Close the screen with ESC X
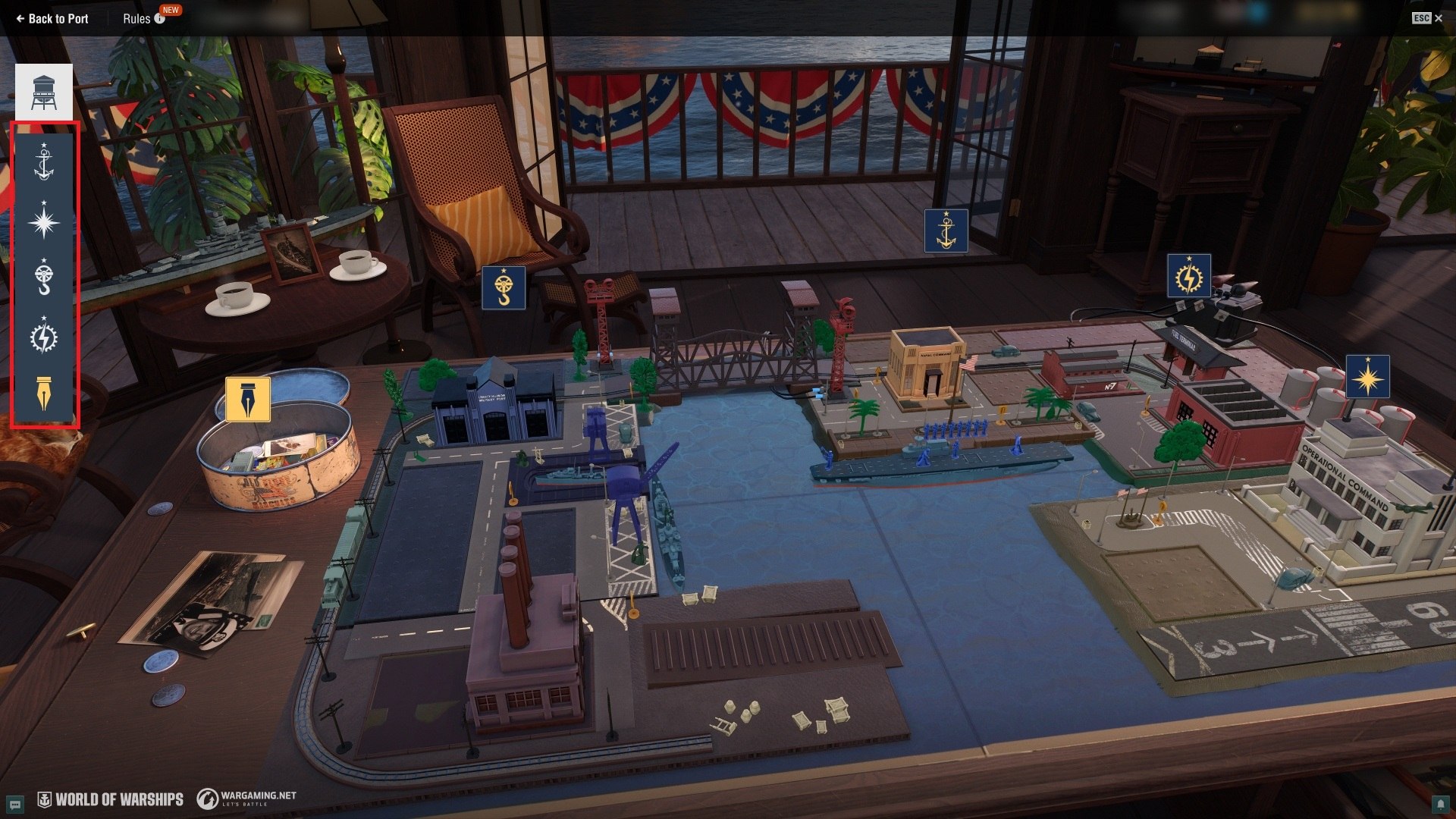 click(1427, 18)
